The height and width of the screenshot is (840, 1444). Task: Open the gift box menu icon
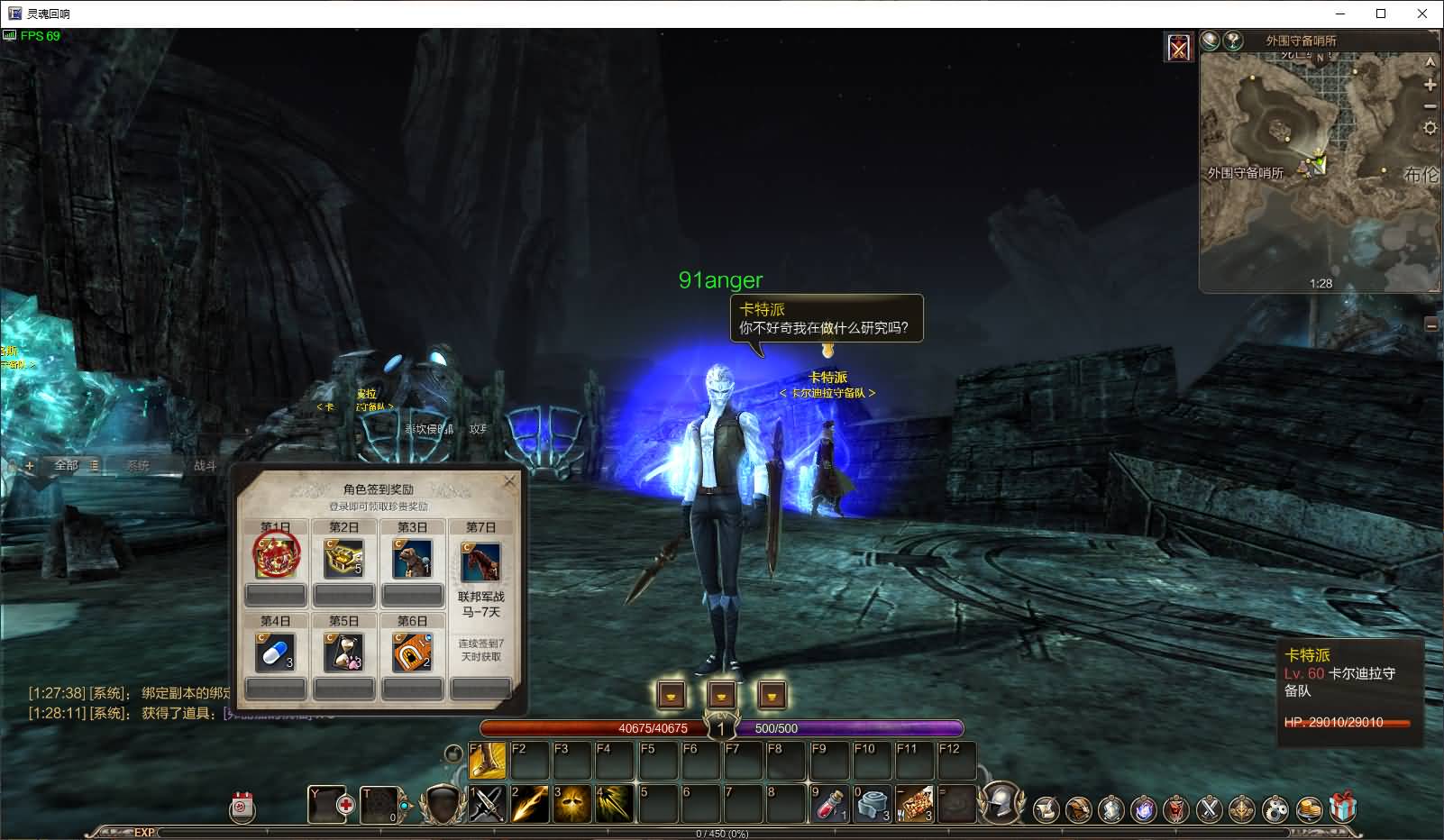(1343, 808)
